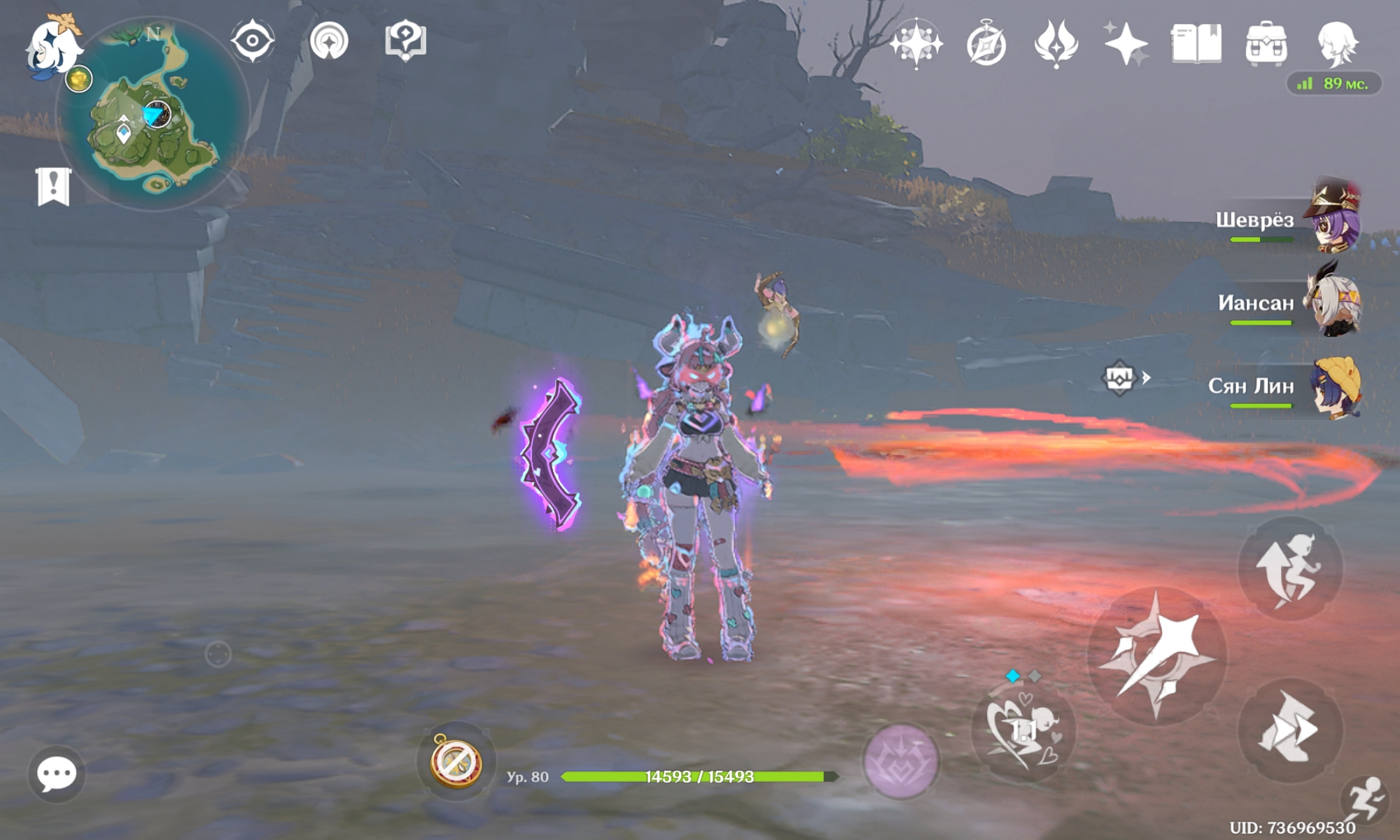
Task: Toggle elemental sight eye icon
Action: (253, 41)
